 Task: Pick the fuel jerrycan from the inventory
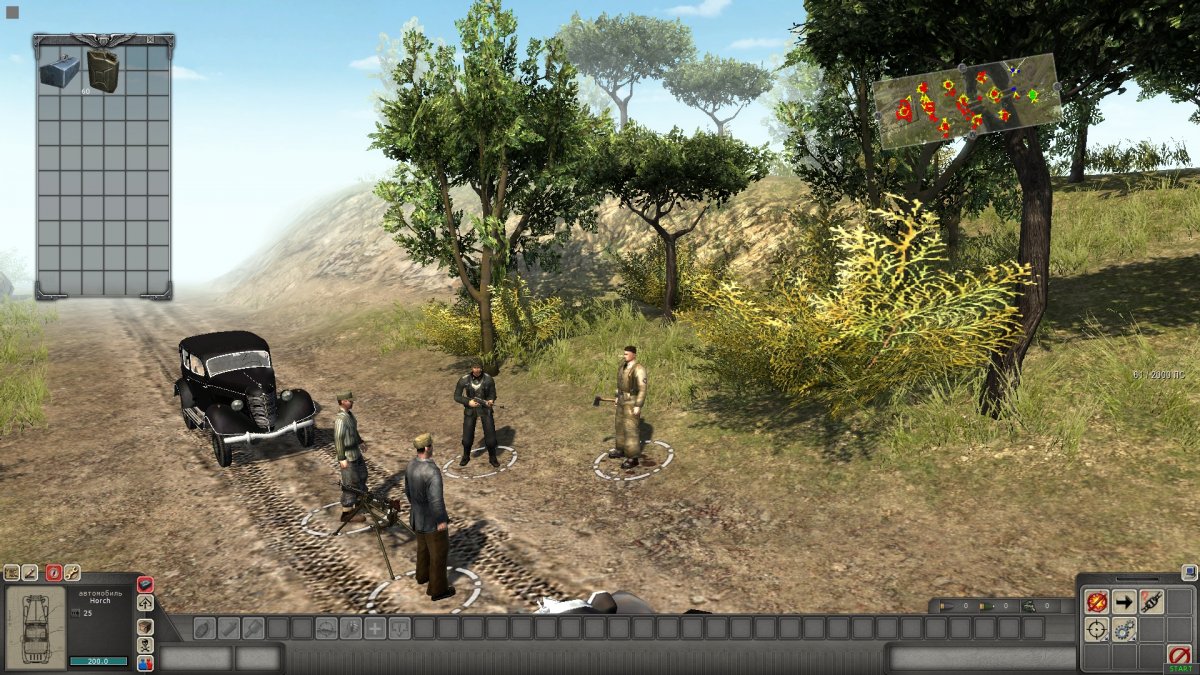[102, 70]
